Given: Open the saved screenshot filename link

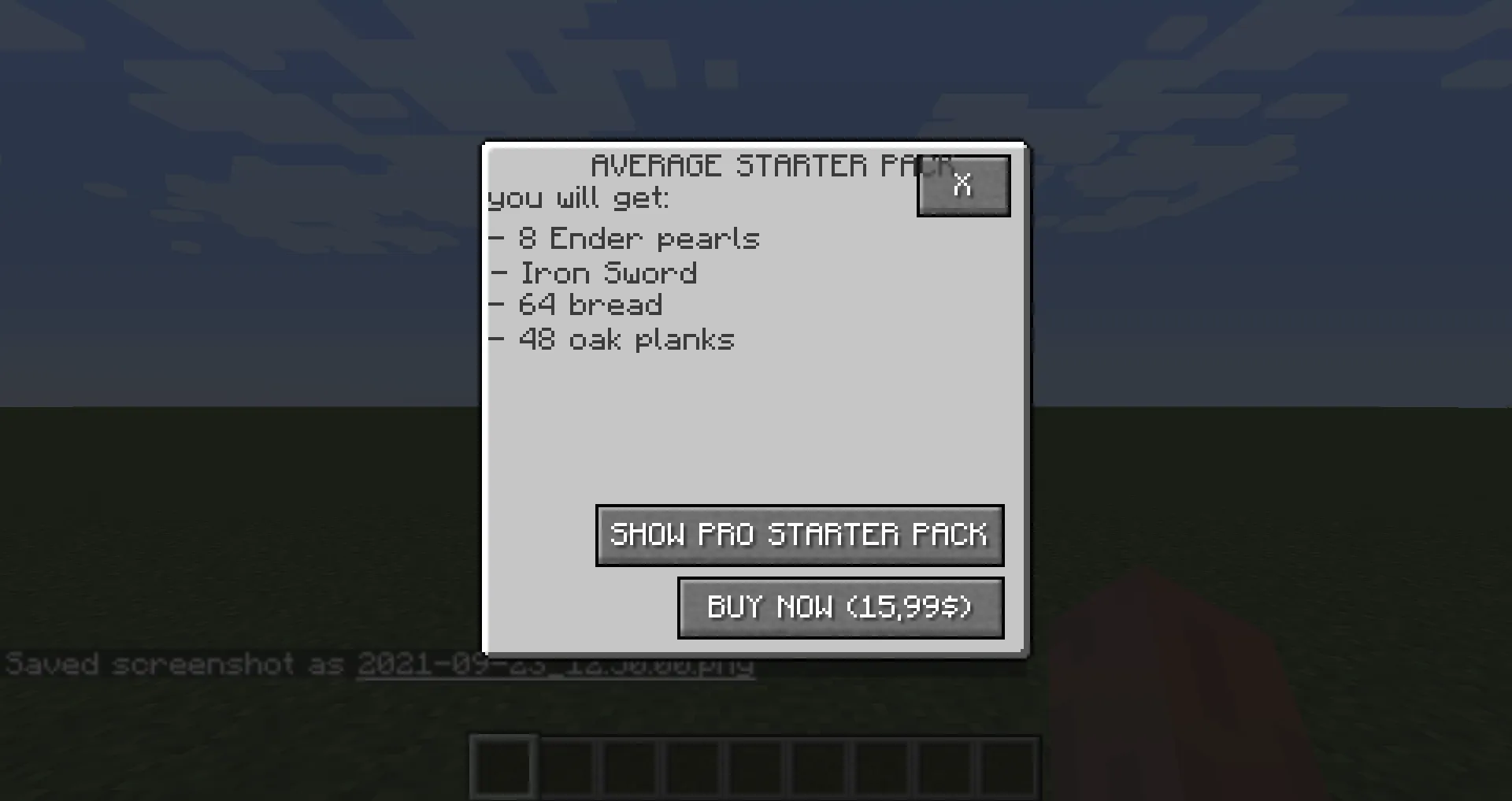Looking at the screenshot, I should (x=555, y=664).
